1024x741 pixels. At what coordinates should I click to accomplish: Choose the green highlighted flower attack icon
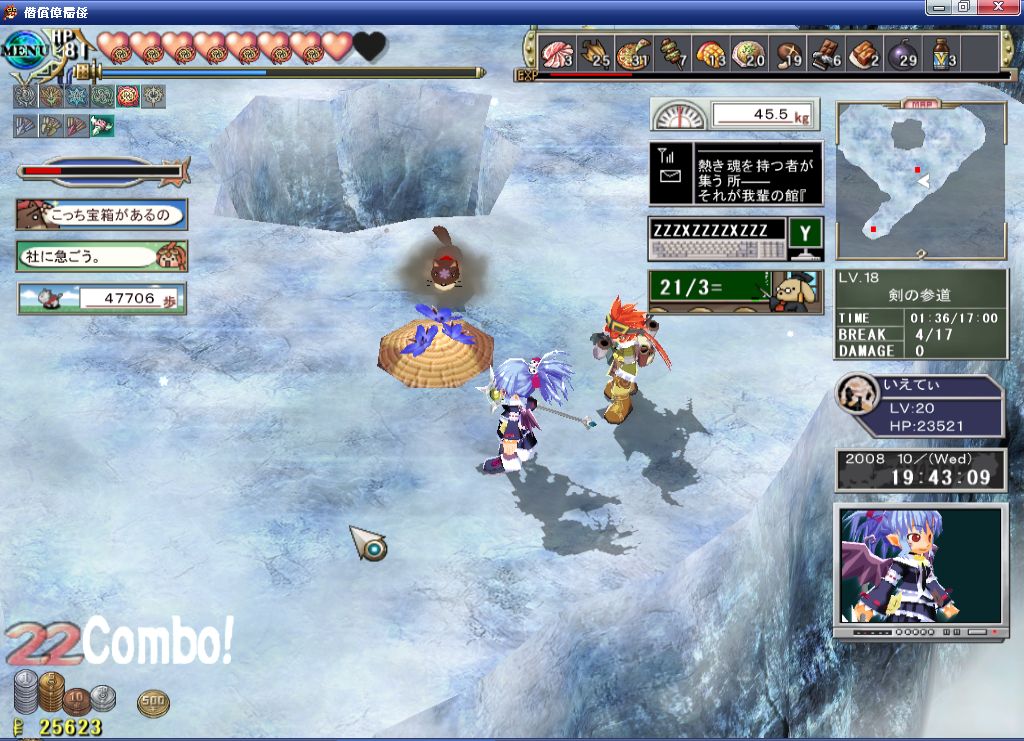point(102,125)
